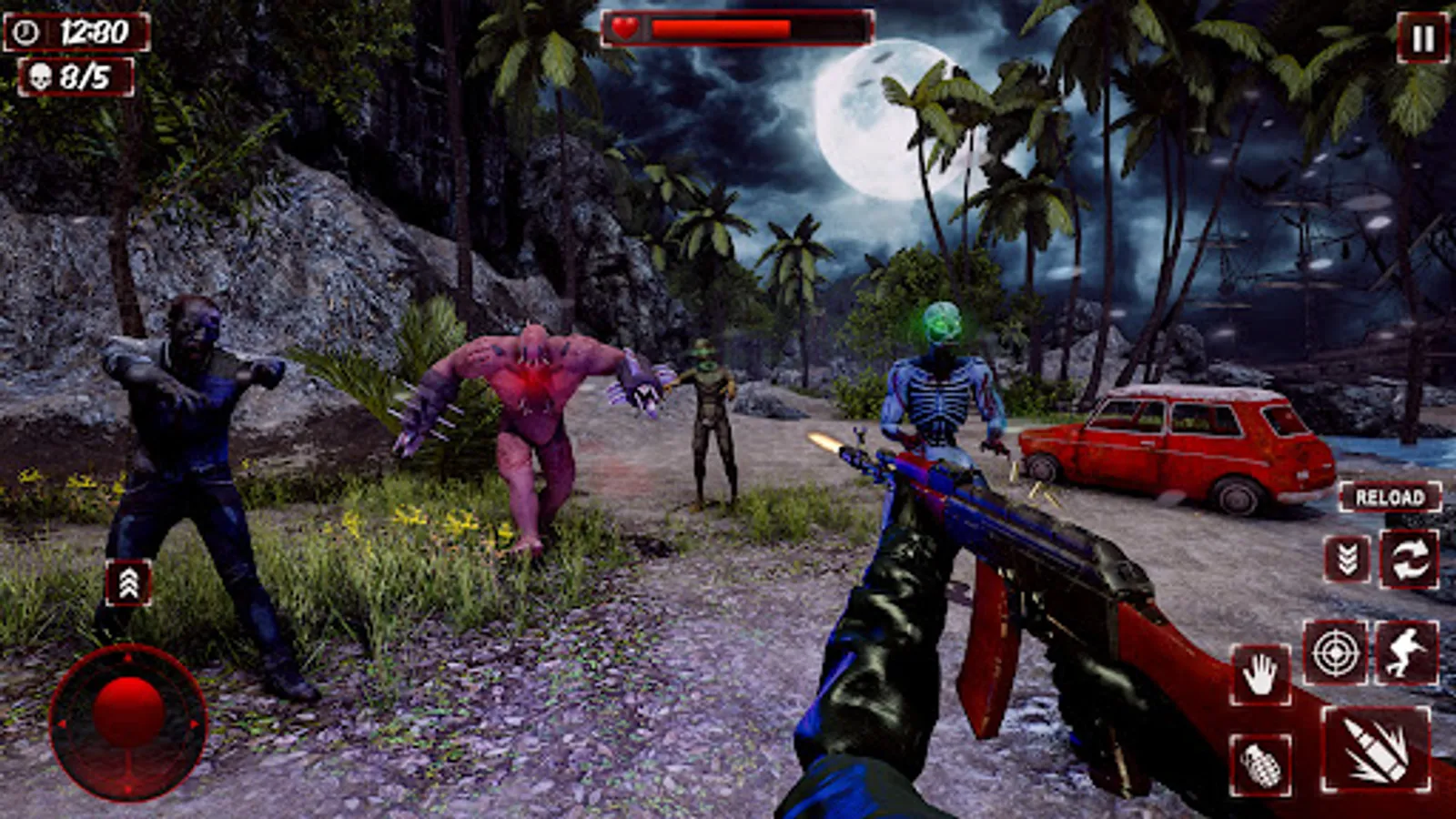This screenshot has width=1456, height=819.
Task: Activate the running soldier sprint button
Action: [x=1406, y=652]
